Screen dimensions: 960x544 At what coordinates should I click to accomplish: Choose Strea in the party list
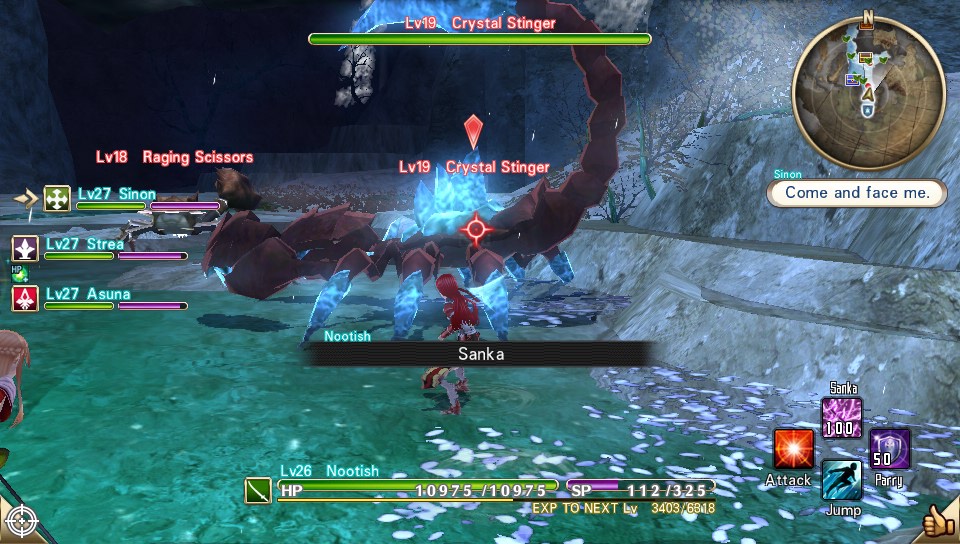pyautogui.click(x=100, y=248)
